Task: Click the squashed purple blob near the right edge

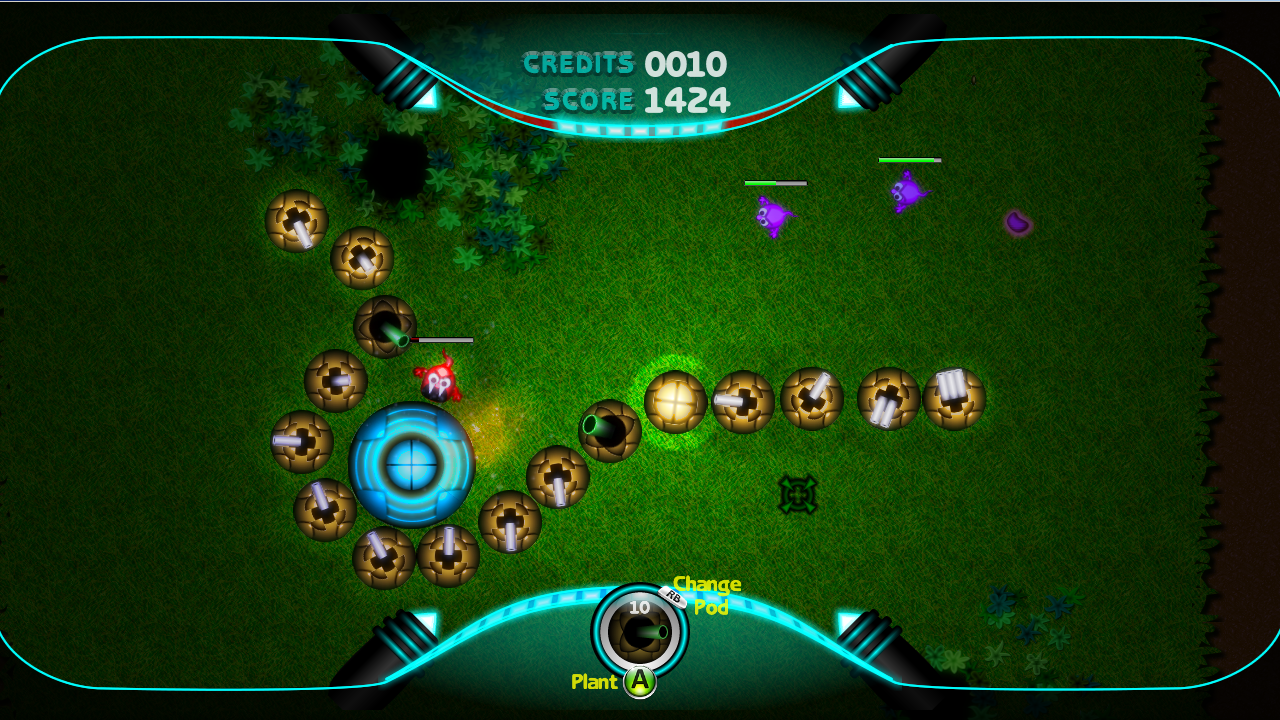Action: [1016, 224]
